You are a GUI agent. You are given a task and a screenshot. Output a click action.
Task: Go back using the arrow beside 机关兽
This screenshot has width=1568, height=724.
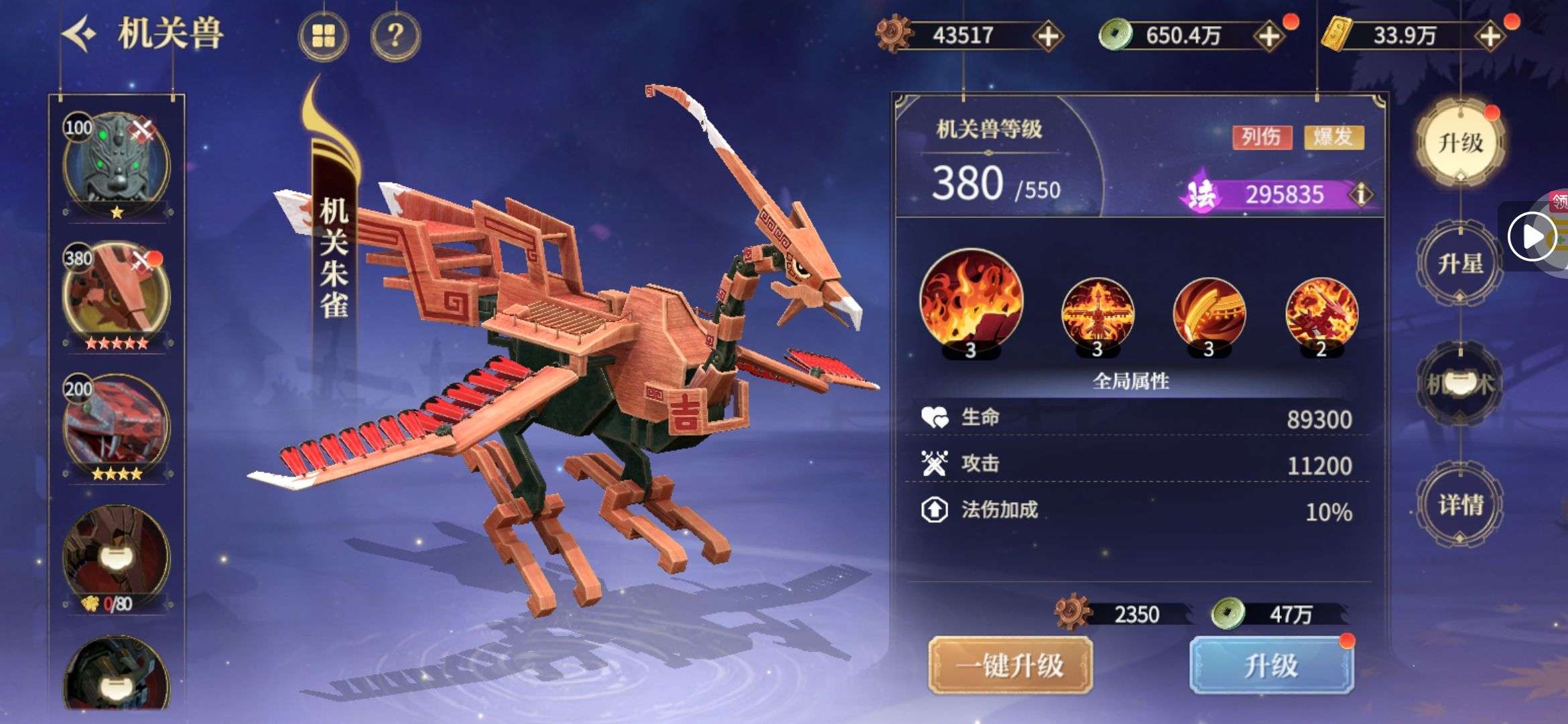80,34
